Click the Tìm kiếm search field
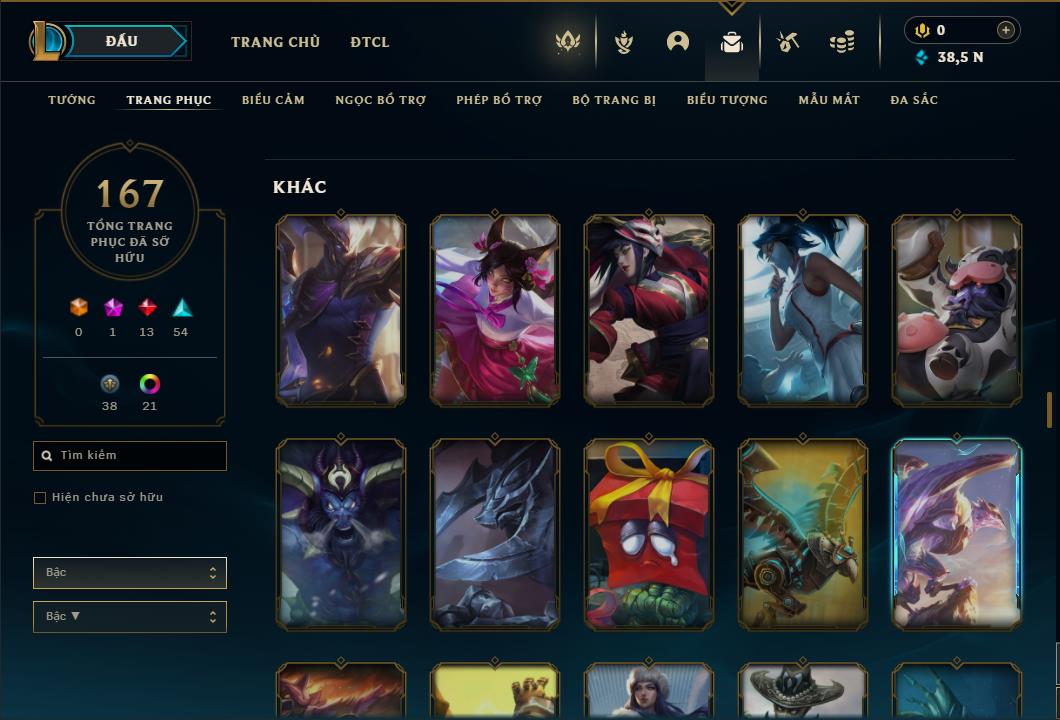 point(130,456)
